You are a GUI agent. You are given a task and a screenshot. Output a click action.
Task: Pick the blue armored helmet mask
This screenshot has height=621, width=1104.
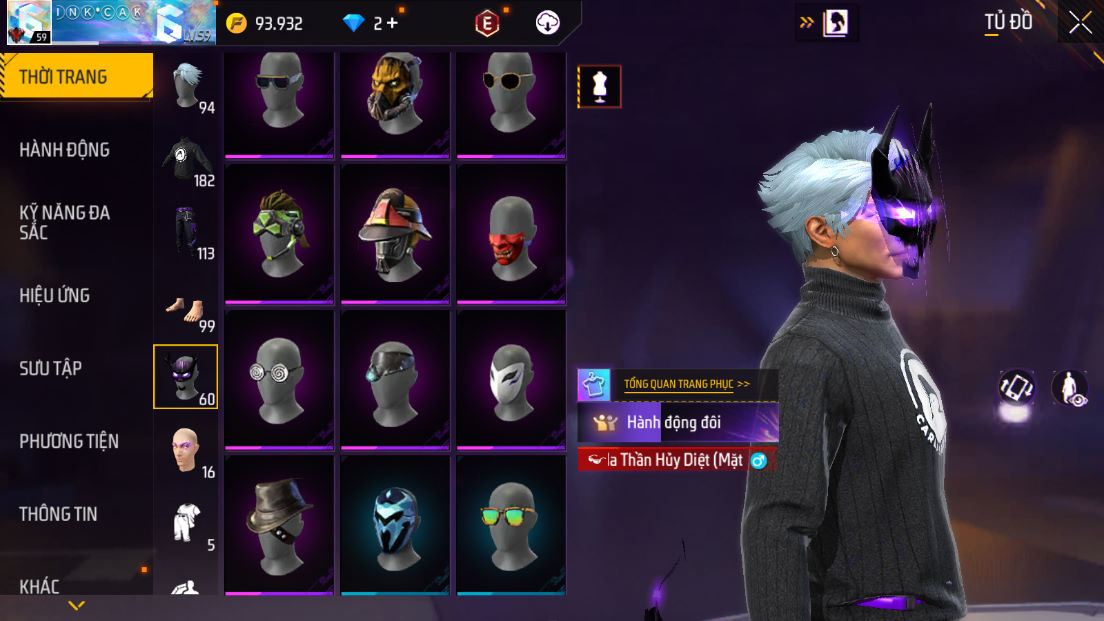(394, 524)
